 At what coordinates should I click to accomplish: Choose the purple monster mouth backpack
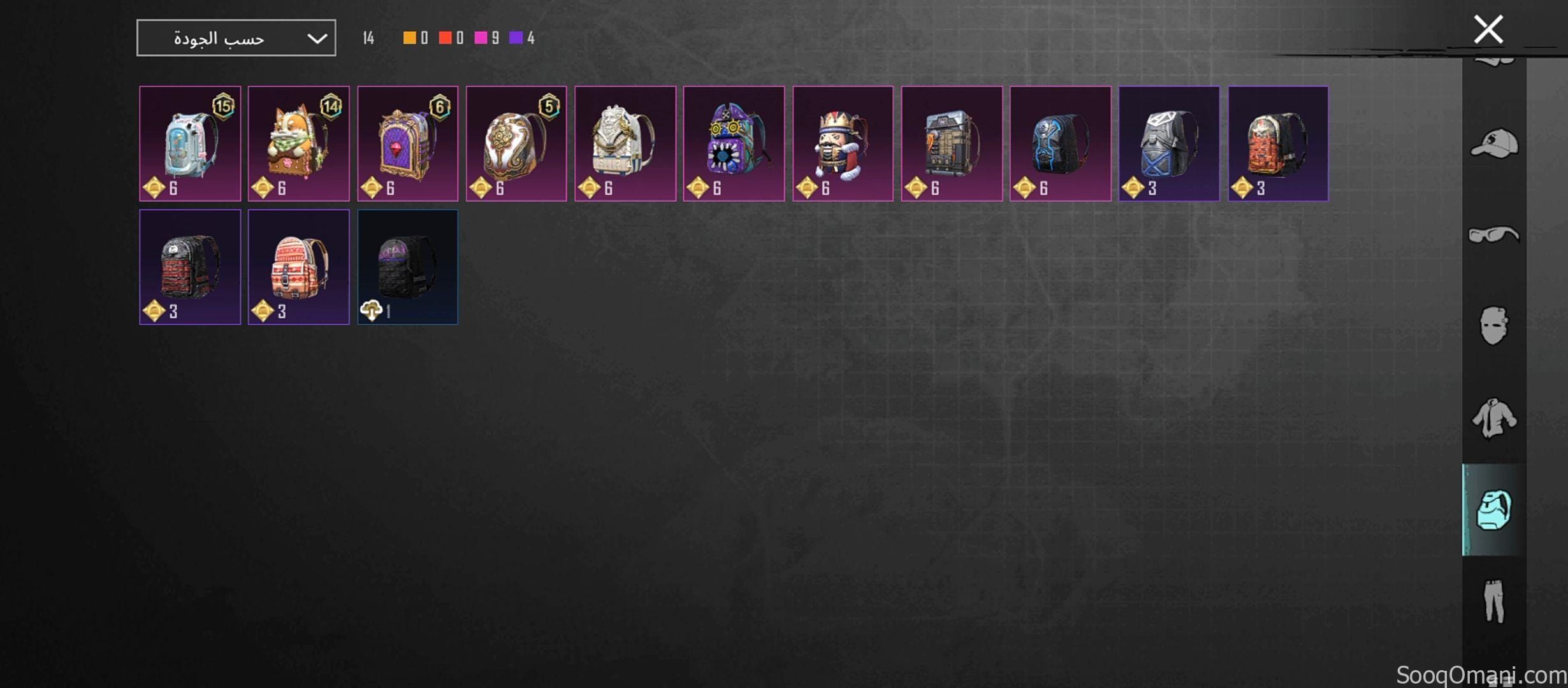[734, 143]
